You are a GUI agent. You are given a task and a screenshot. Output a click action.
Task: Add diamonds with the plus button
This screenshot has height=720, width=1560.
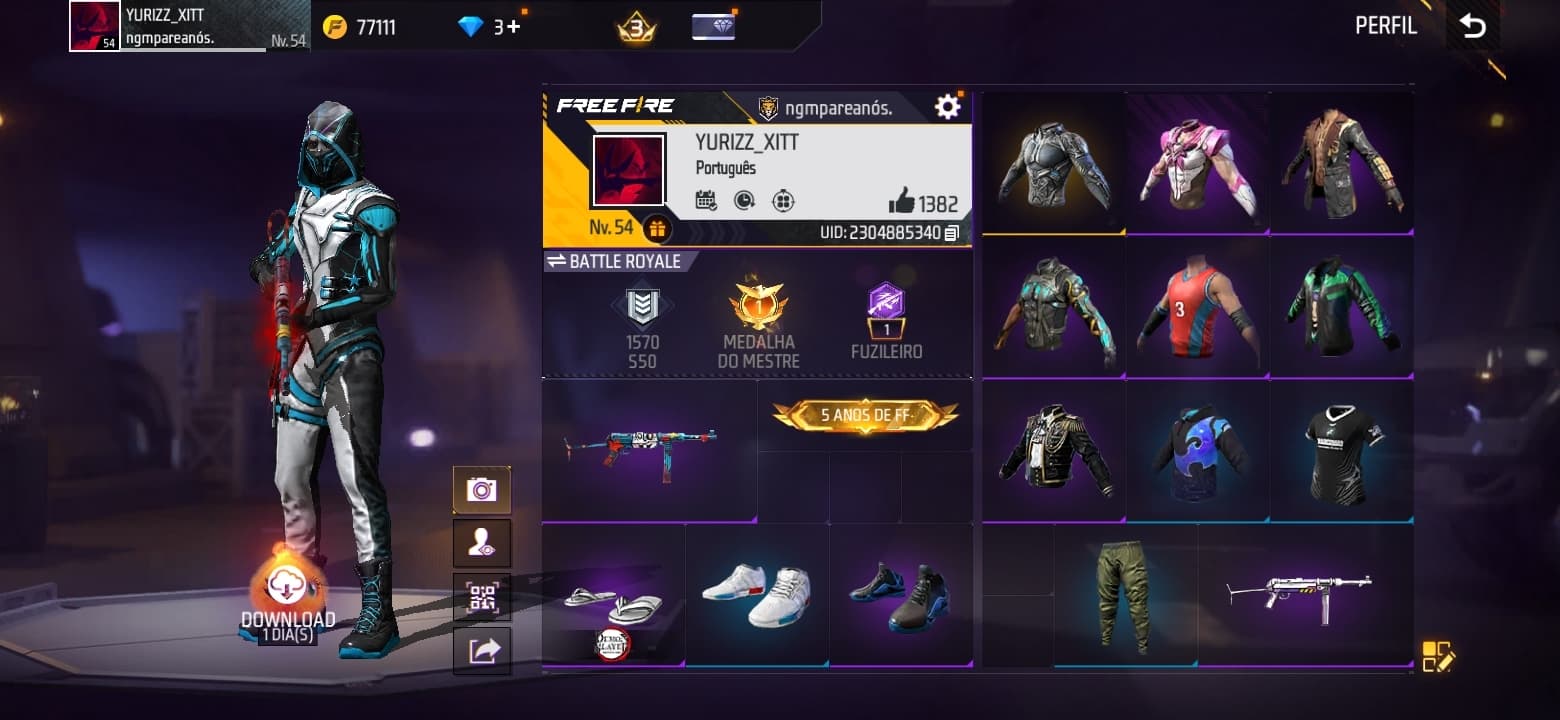tap(514, 27)
